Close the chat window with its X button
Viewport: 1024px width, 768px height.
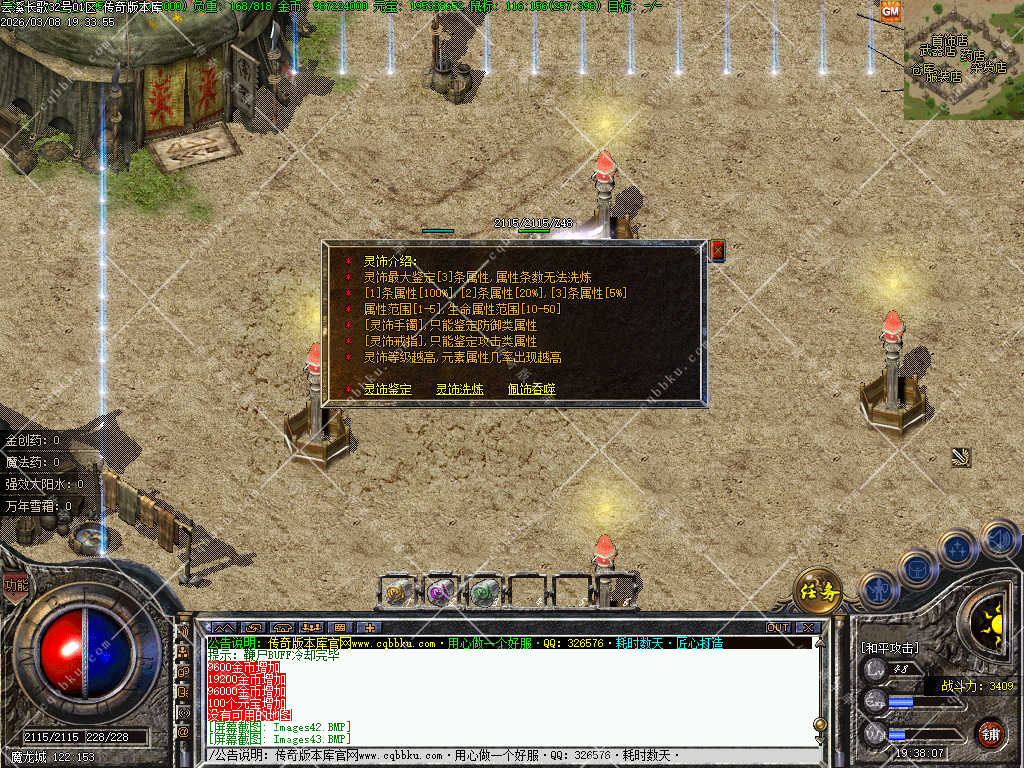point(808,628)
